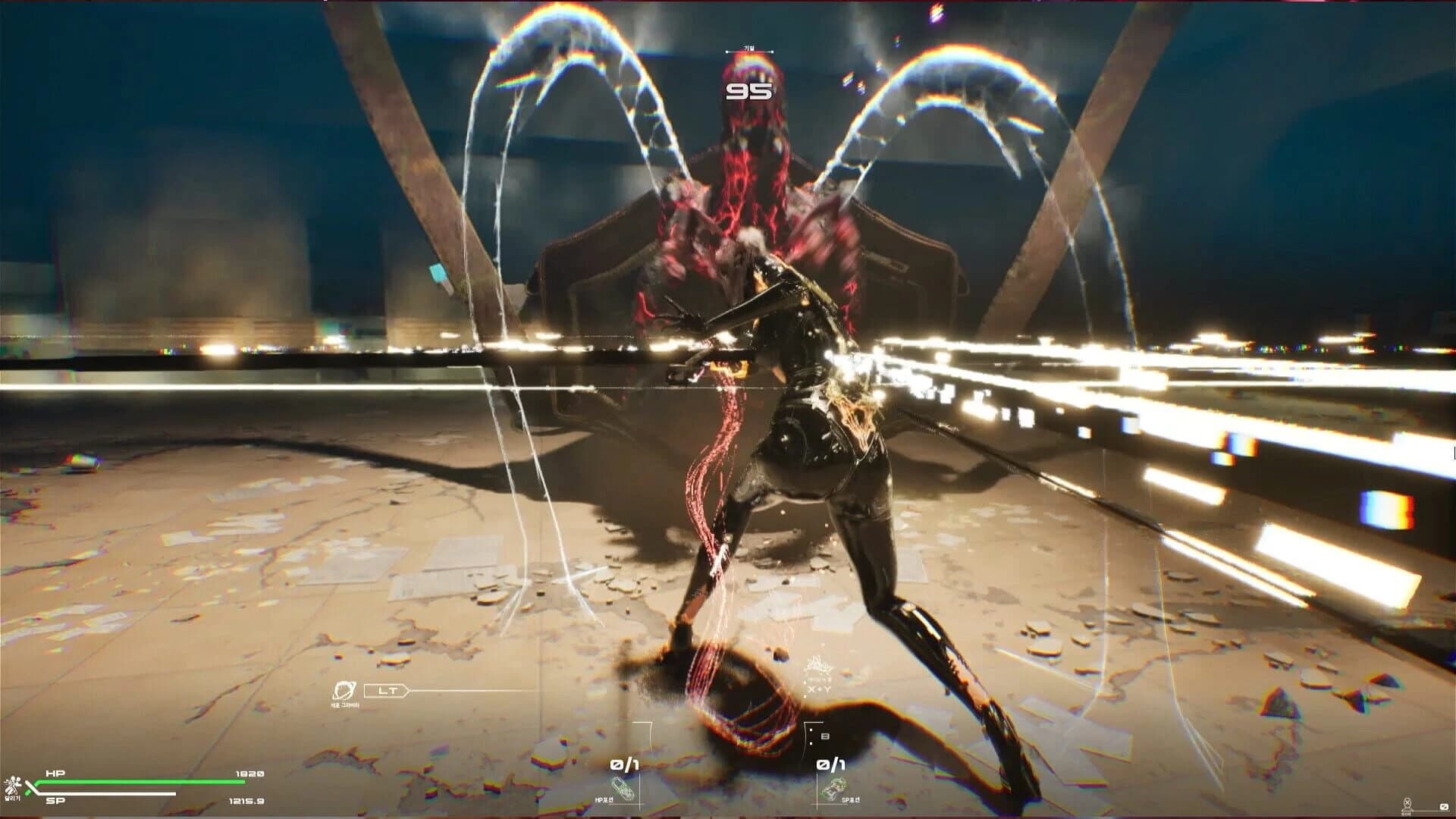Click the LT trigger prompt beside Zero Gravity
Screen dimensions: 1456x819
pyautogui.click(x=387, y=690)
